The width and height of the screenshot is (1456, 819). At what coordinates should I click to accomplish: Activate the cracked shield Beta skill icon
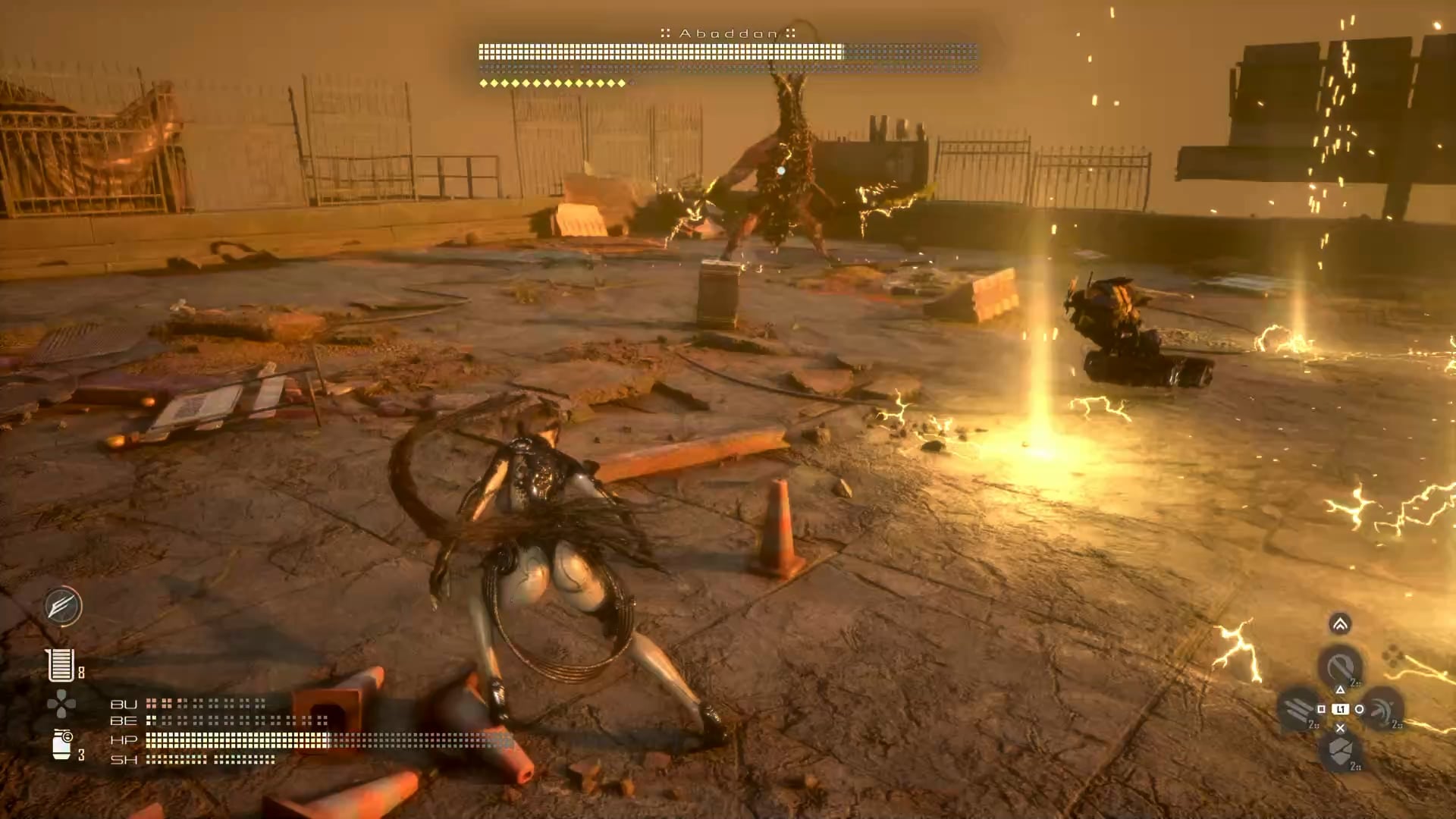click(1340, 752)
